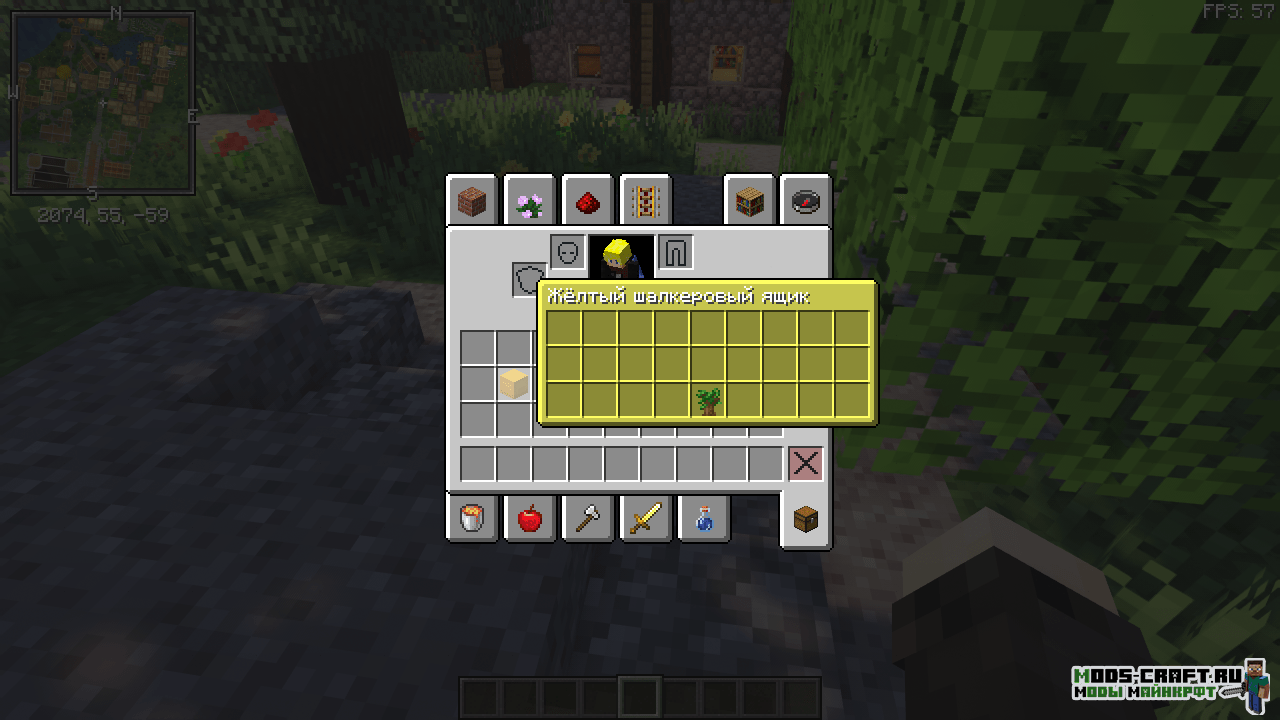Pick up the yellow shulker box item
Viewport: 1280px width, 720px height.
[513, 384]
